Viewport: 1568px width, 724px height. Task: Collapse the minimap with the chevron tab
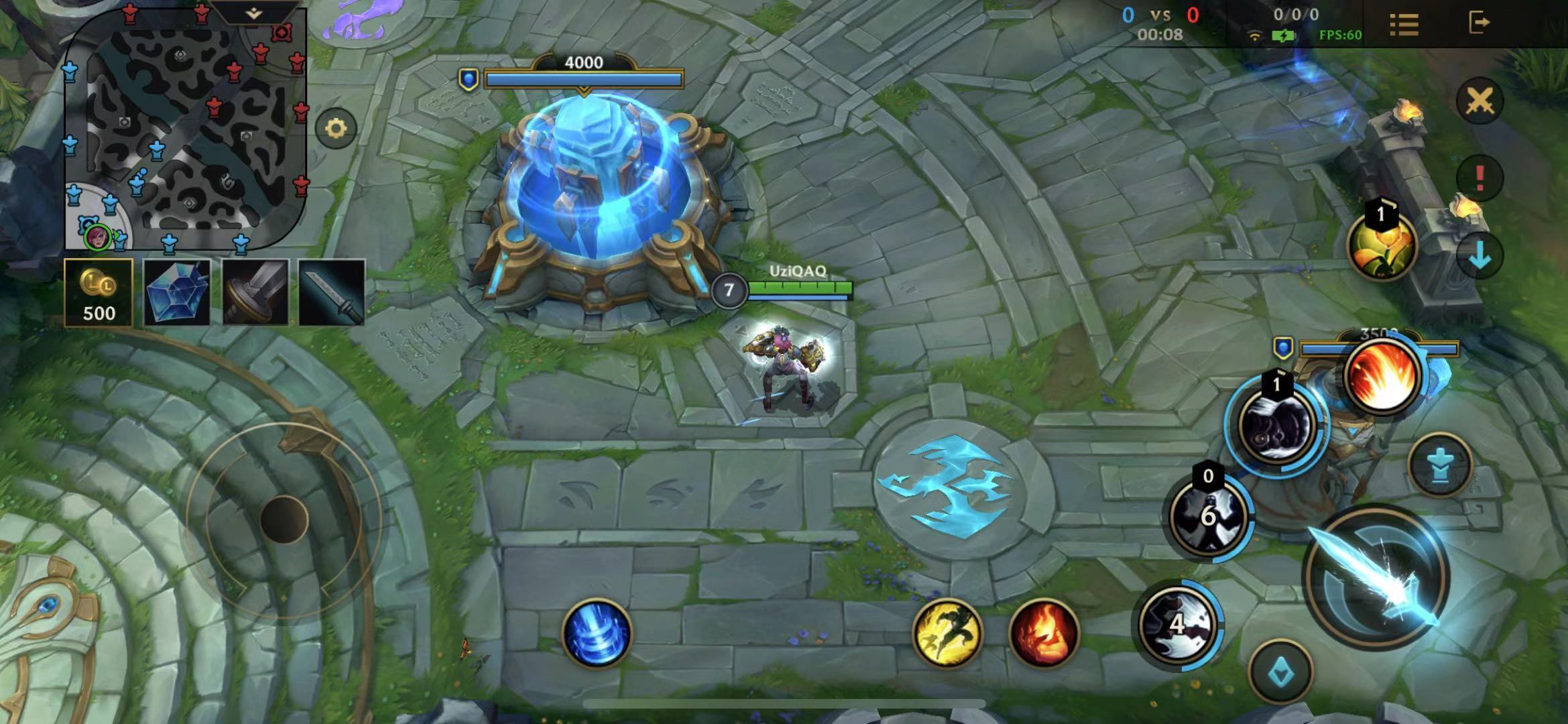click(253, 13)
